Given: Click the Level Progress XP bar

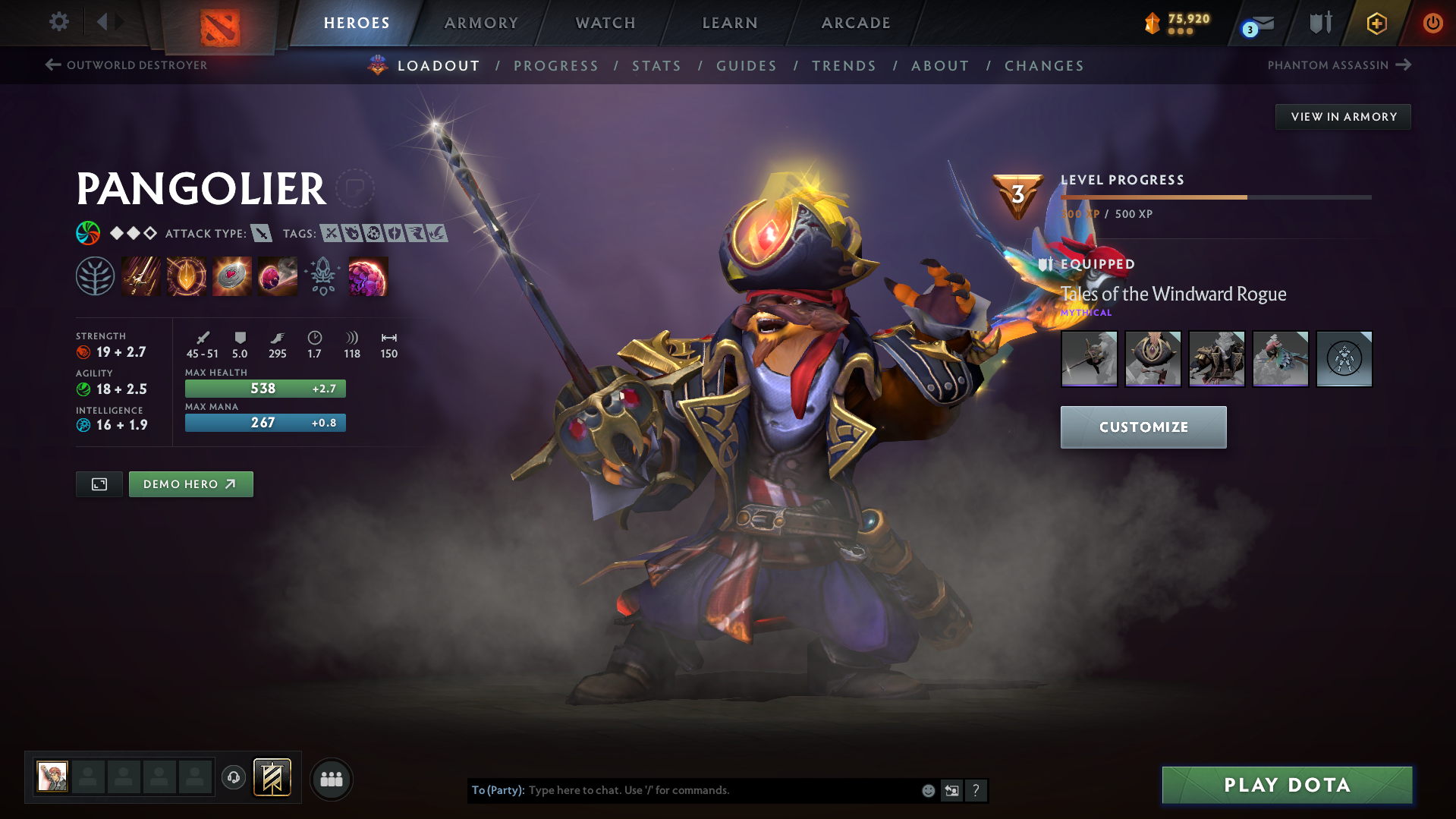Looking at the screenshot, I should click(x=1216, y=196).
